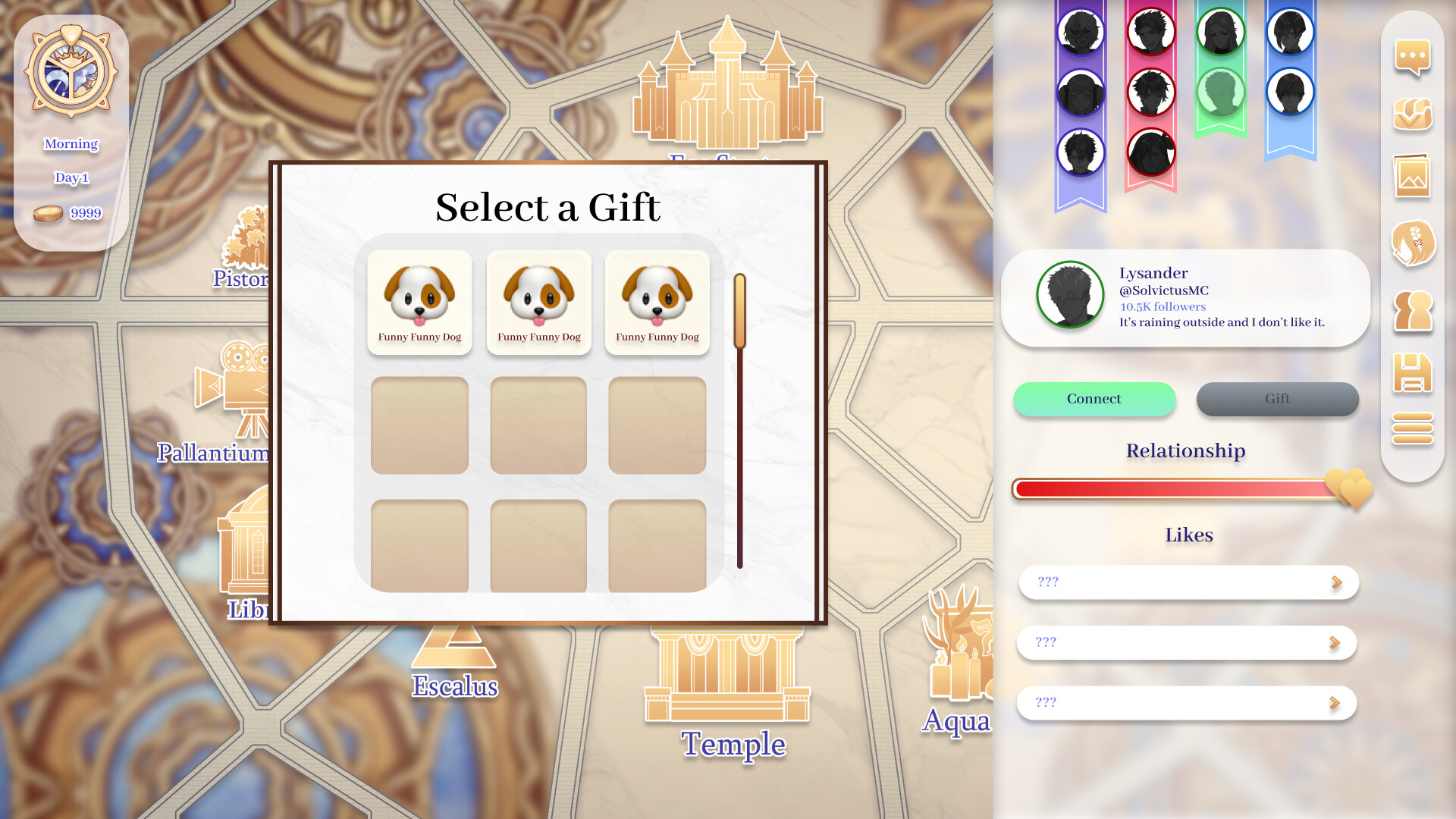The width and height of the screenshot is (1456, 819).
Task: Expand the second ??? entry under Likes
Action: [1188, 642]
